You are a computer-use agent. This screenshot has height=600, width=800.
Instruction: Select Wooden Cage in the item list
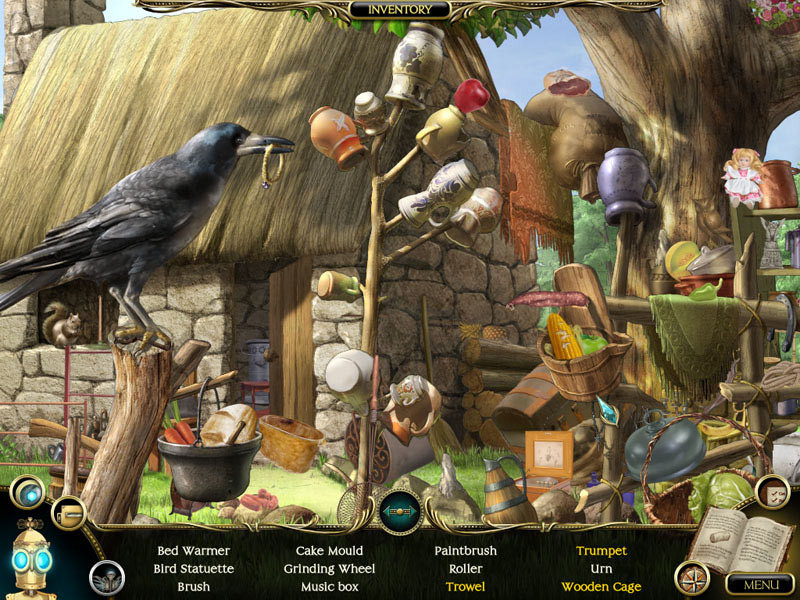tap(601, 587)
